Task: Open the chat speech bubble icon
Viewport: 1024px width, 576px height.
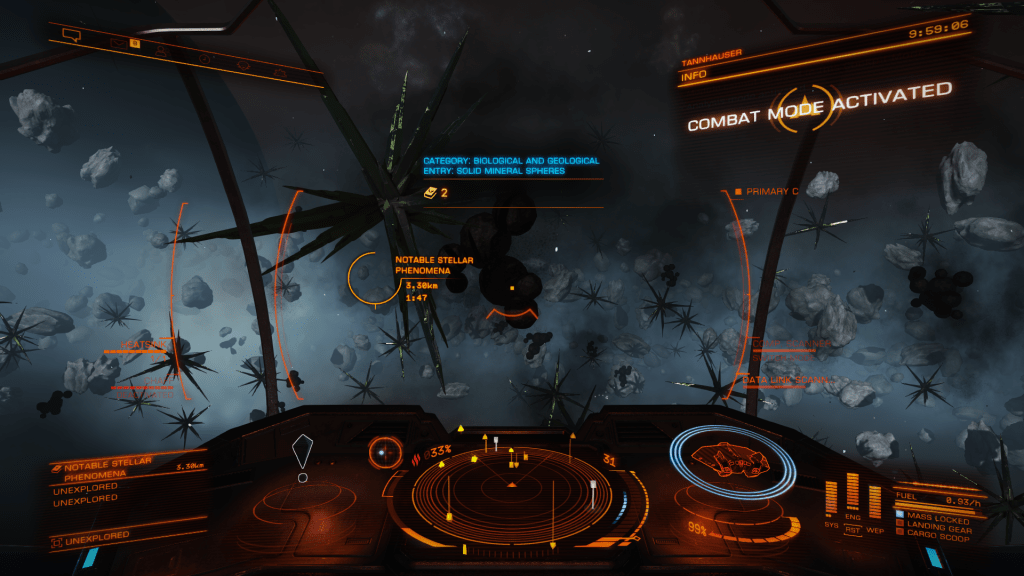Action: [71, 35]
